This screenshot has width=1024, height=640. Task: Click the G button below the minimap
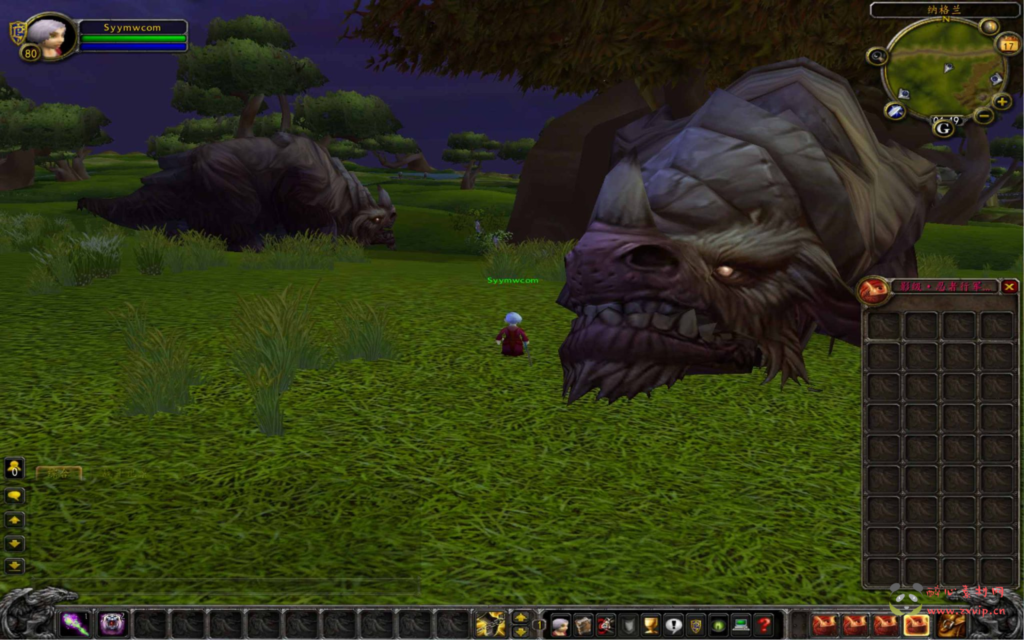tap(943, 127)
